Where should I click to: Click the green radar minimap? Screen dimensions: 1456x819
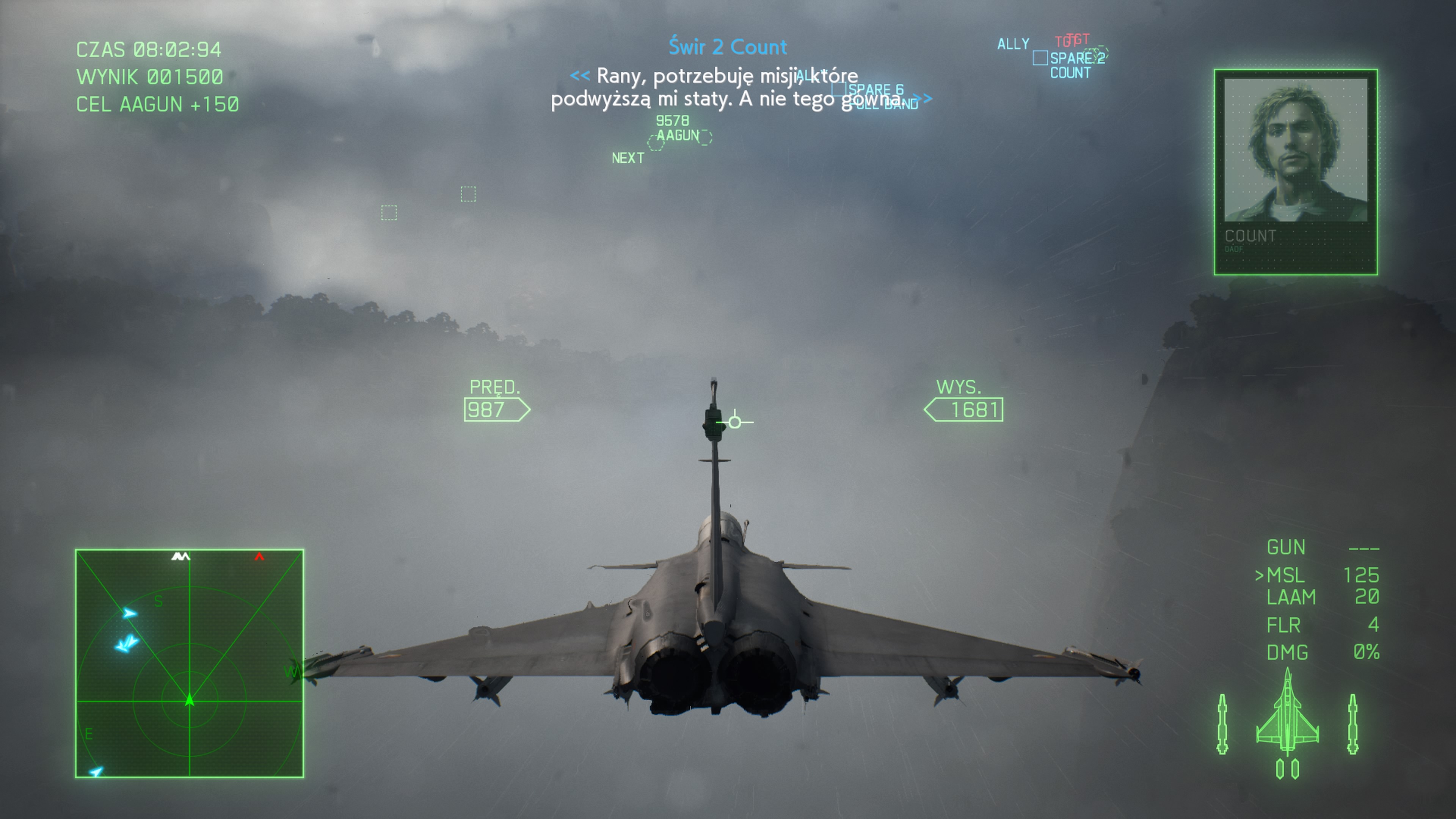(x=189, y=663)
